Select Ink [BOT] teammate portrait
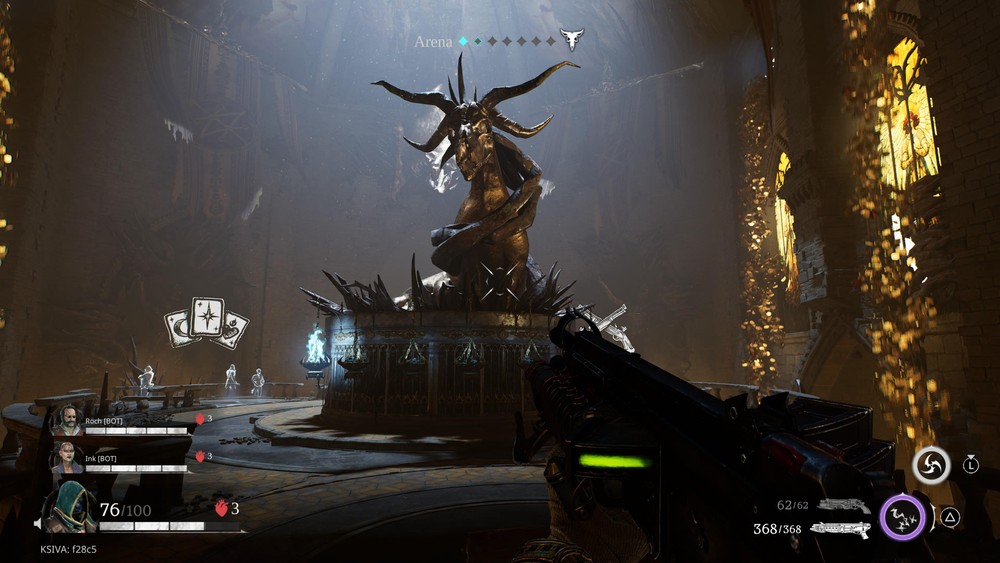The image size is (1000, 563). (x=67, y=458)
